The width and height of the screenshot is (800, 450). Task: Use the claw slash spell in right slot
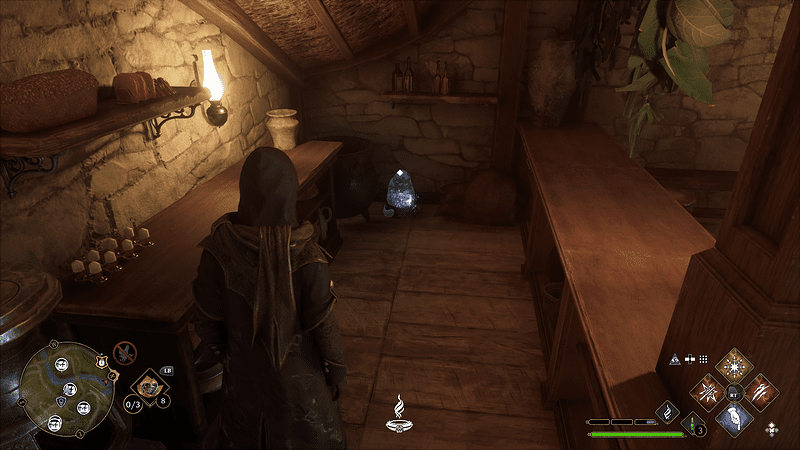[x=762, y=389]
